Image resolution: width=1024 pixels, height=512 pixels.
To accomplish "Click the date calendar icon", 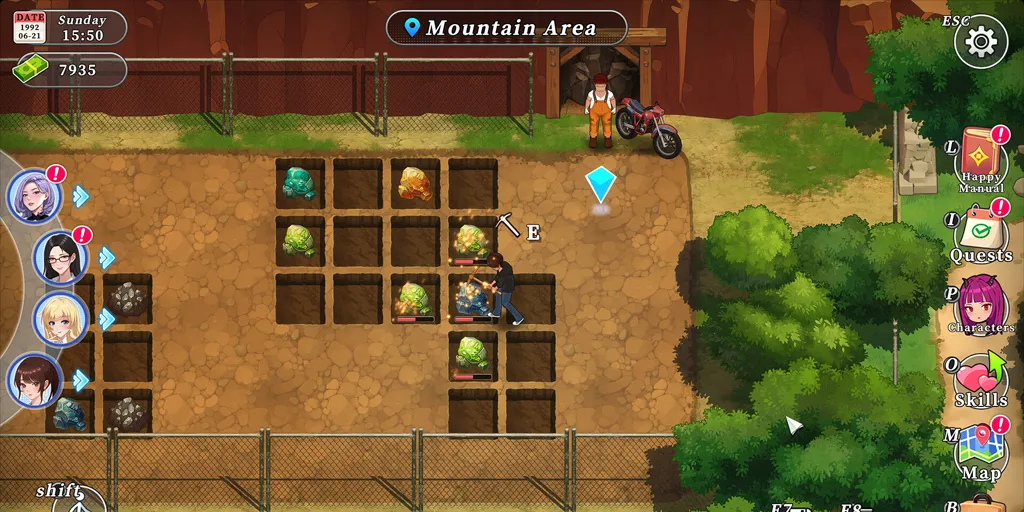I will 30,27.
